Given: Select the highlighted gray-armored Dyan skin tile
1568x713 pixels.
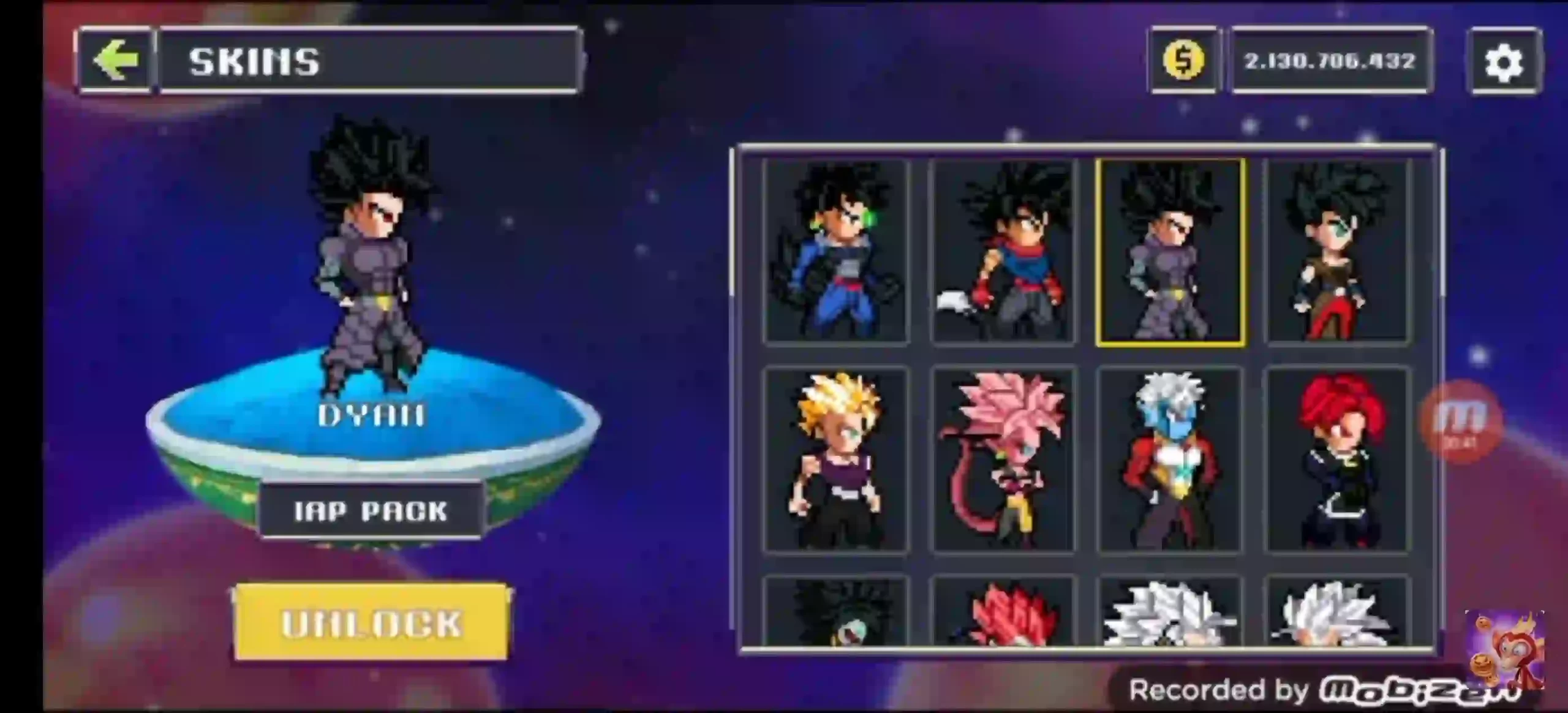Looking at the screenshot, I should (1170, 251).
